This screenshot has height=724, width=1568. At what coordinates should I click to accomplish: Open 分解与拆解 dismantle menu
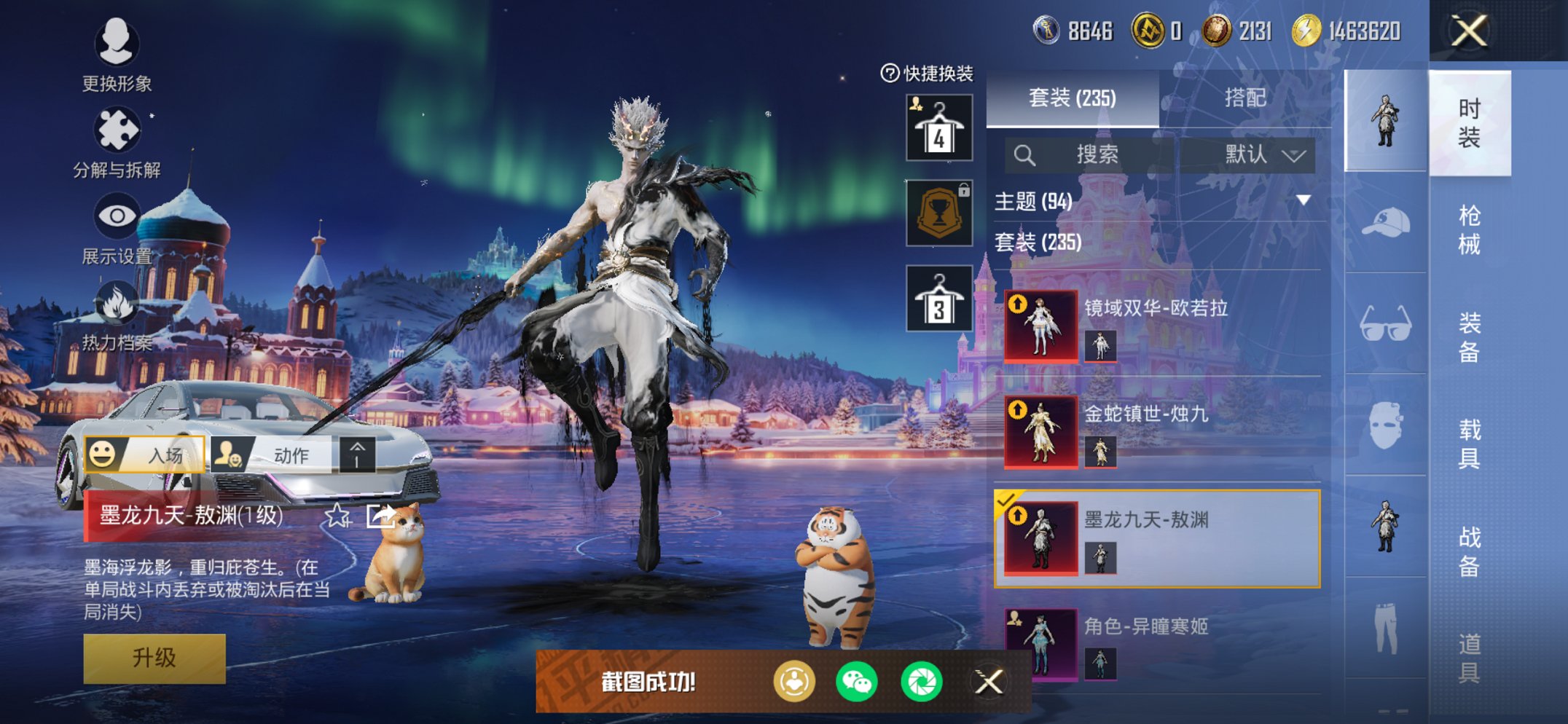point(117,142)
